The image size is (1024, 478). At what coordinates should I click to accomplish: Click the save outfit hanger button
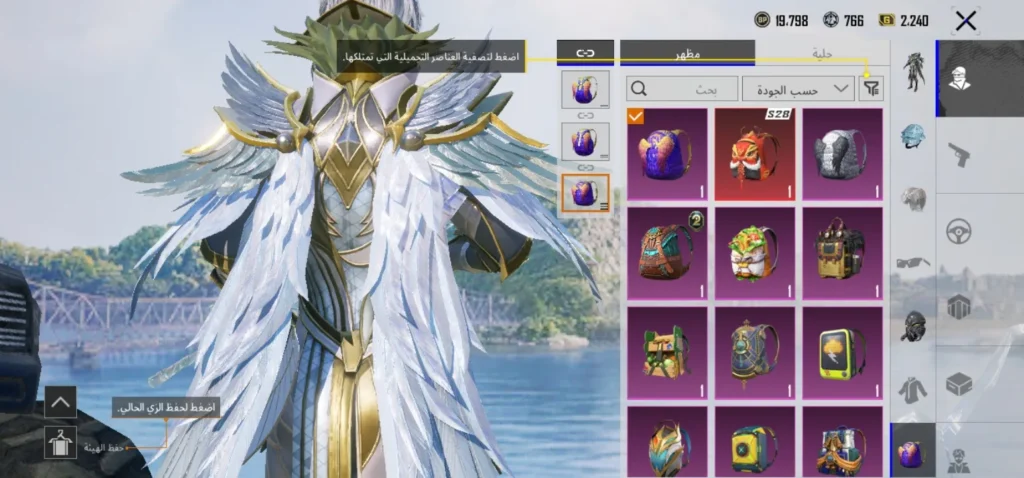point(61,442)
